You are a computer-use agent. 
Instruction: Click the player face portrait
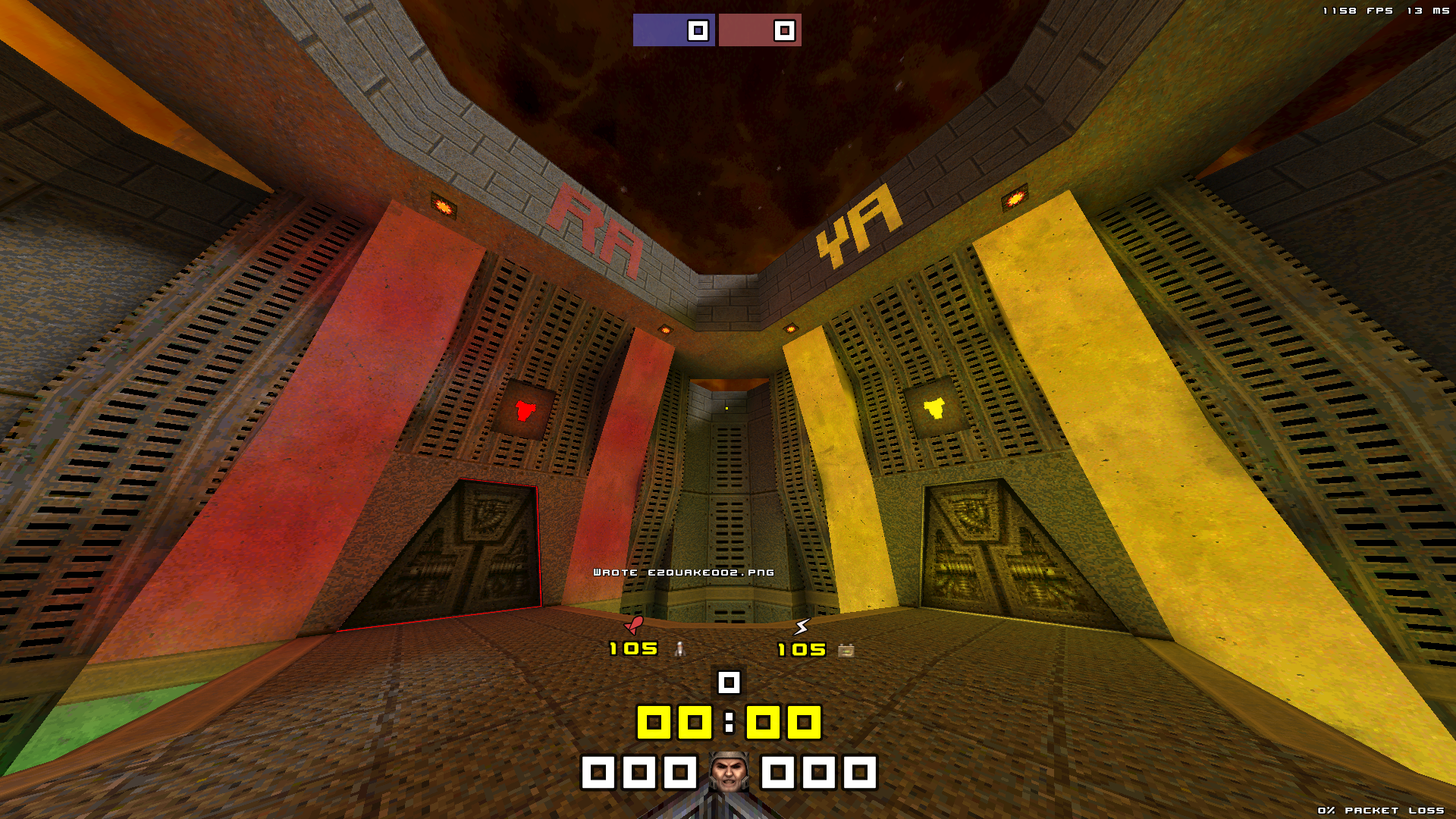tap(729, 772)
